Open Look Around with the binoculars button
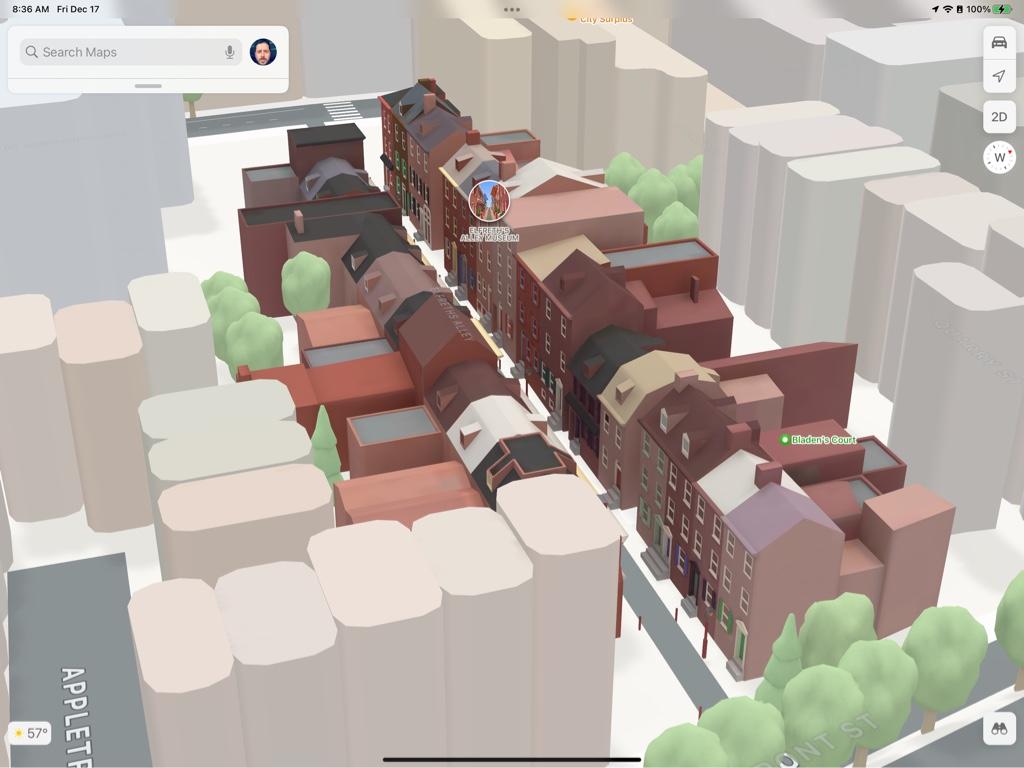1024x768 pixels. tap(998, 729)
